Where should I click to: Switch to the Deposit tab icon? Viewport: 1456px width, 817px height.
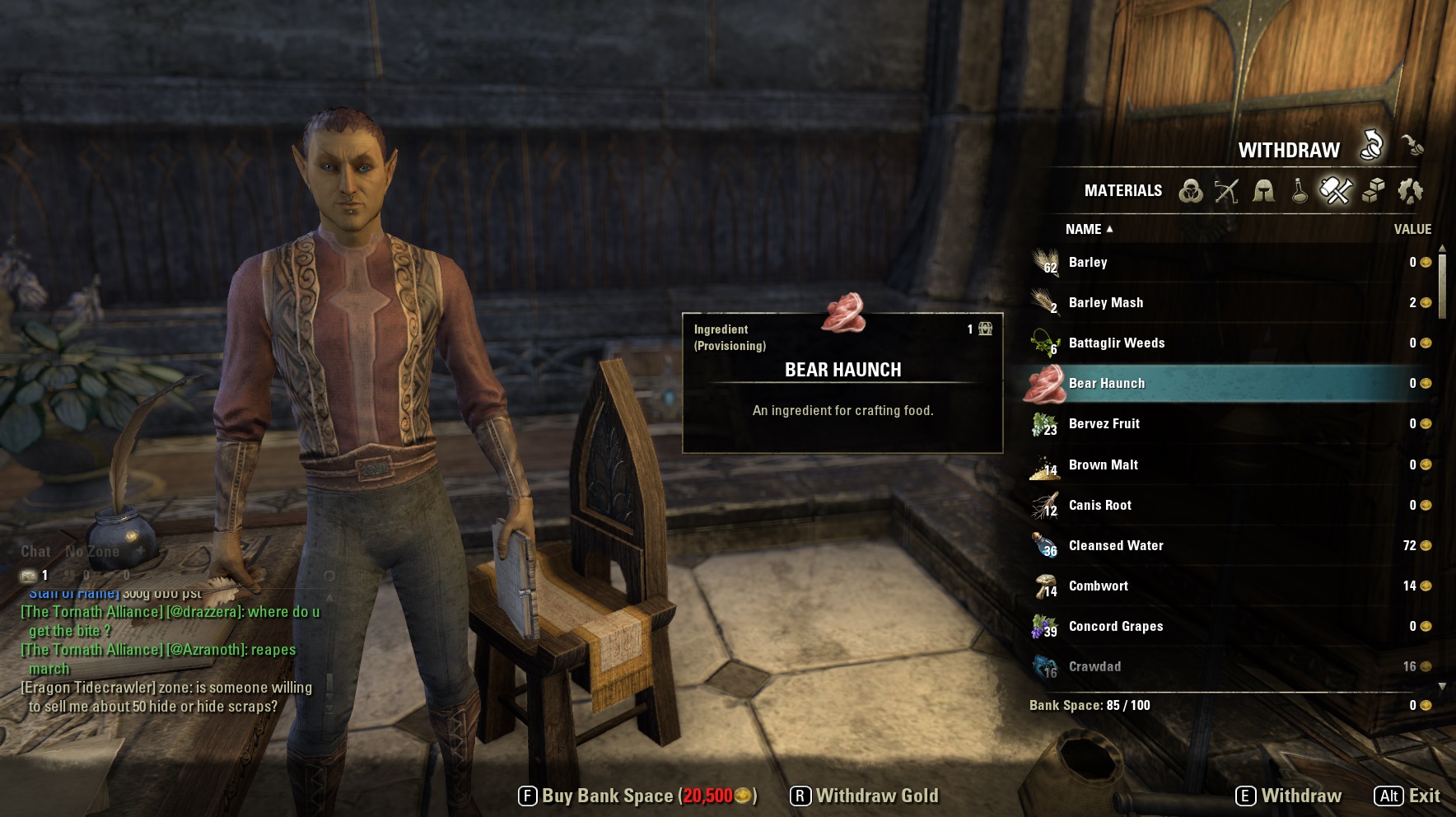coord(1412,146)
